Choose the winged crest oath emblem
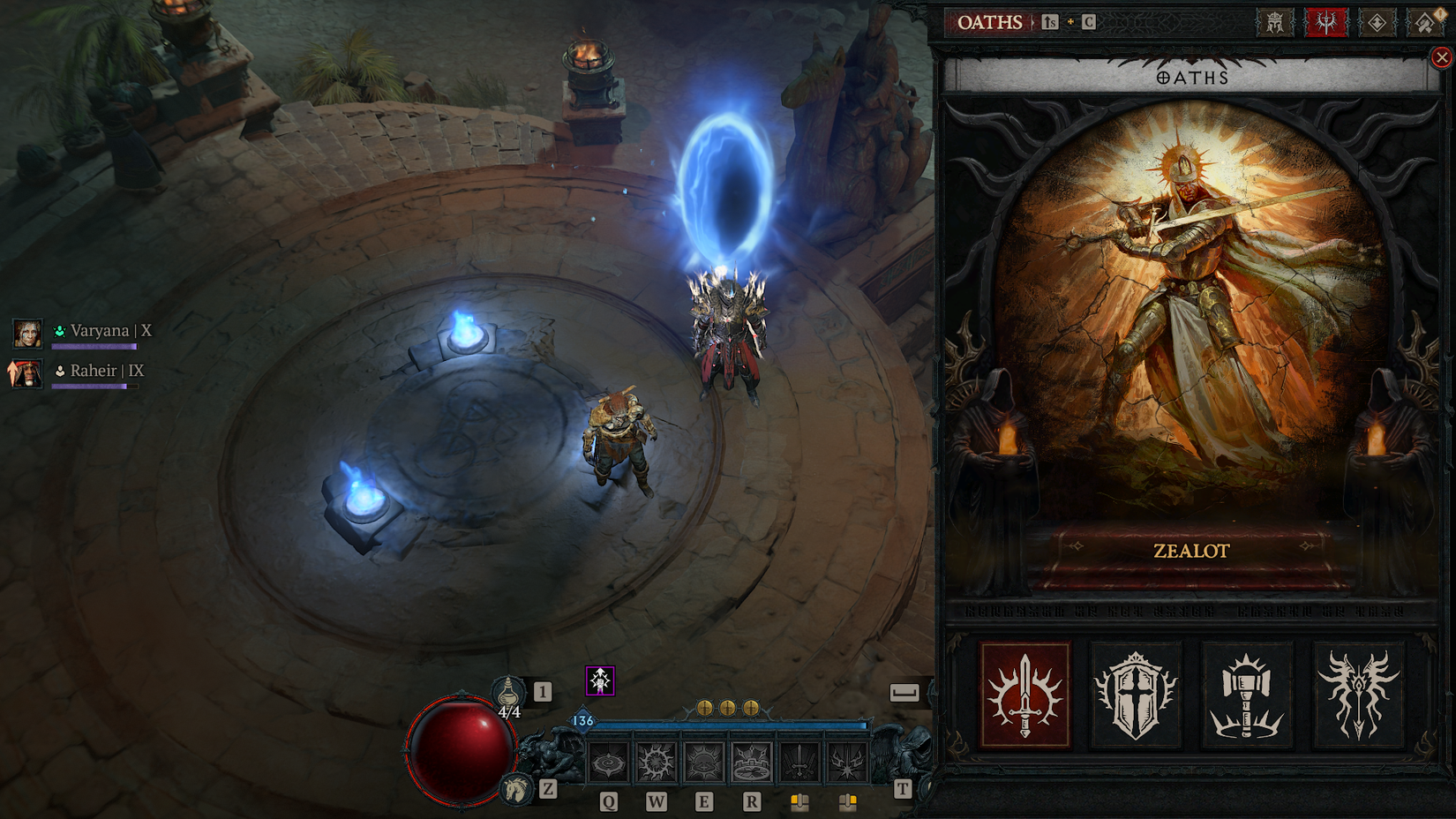 coord(1357,695)
